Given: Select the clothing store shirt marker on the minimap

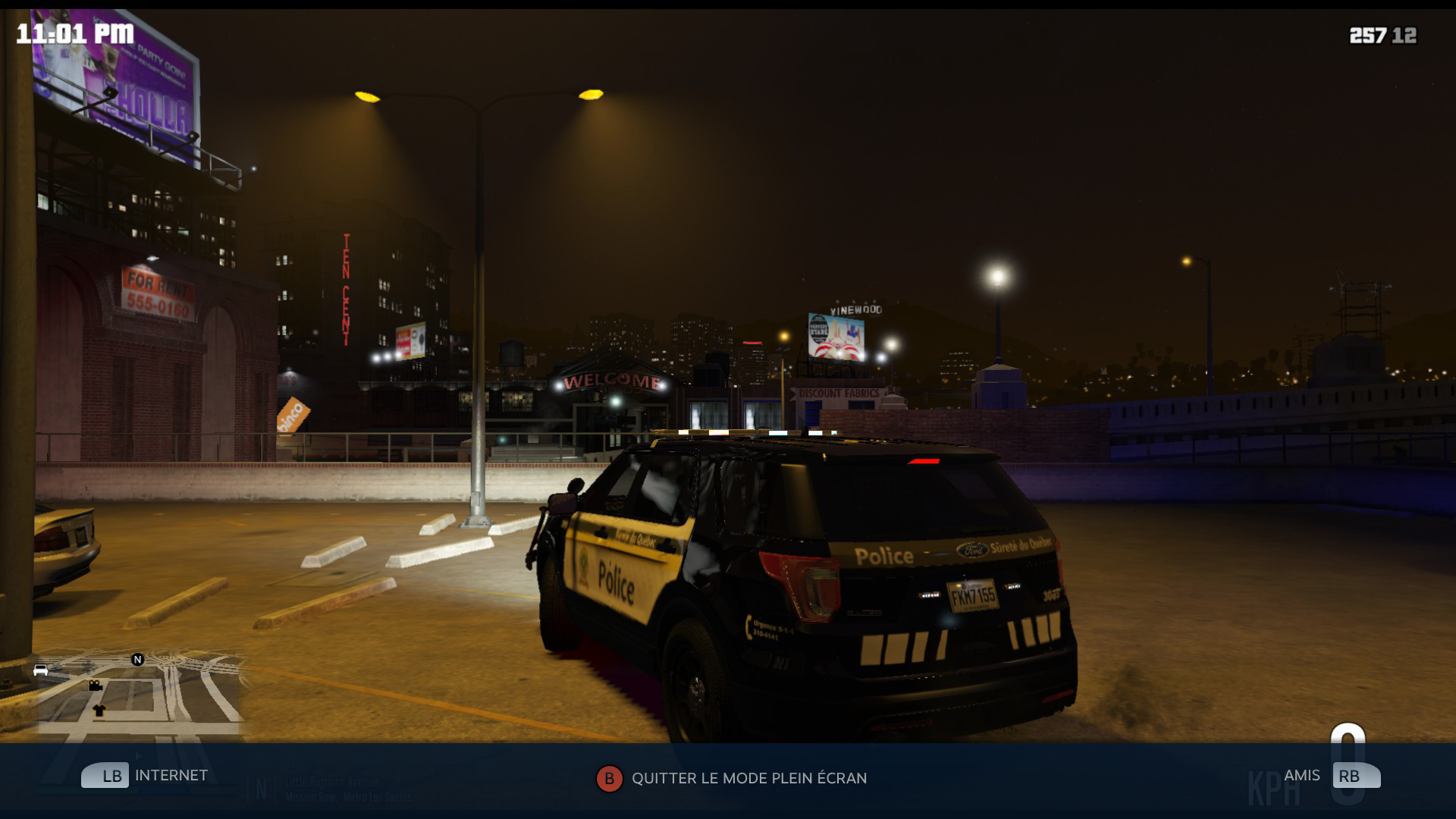Looking at the screenshot, I should coord(99,711).
